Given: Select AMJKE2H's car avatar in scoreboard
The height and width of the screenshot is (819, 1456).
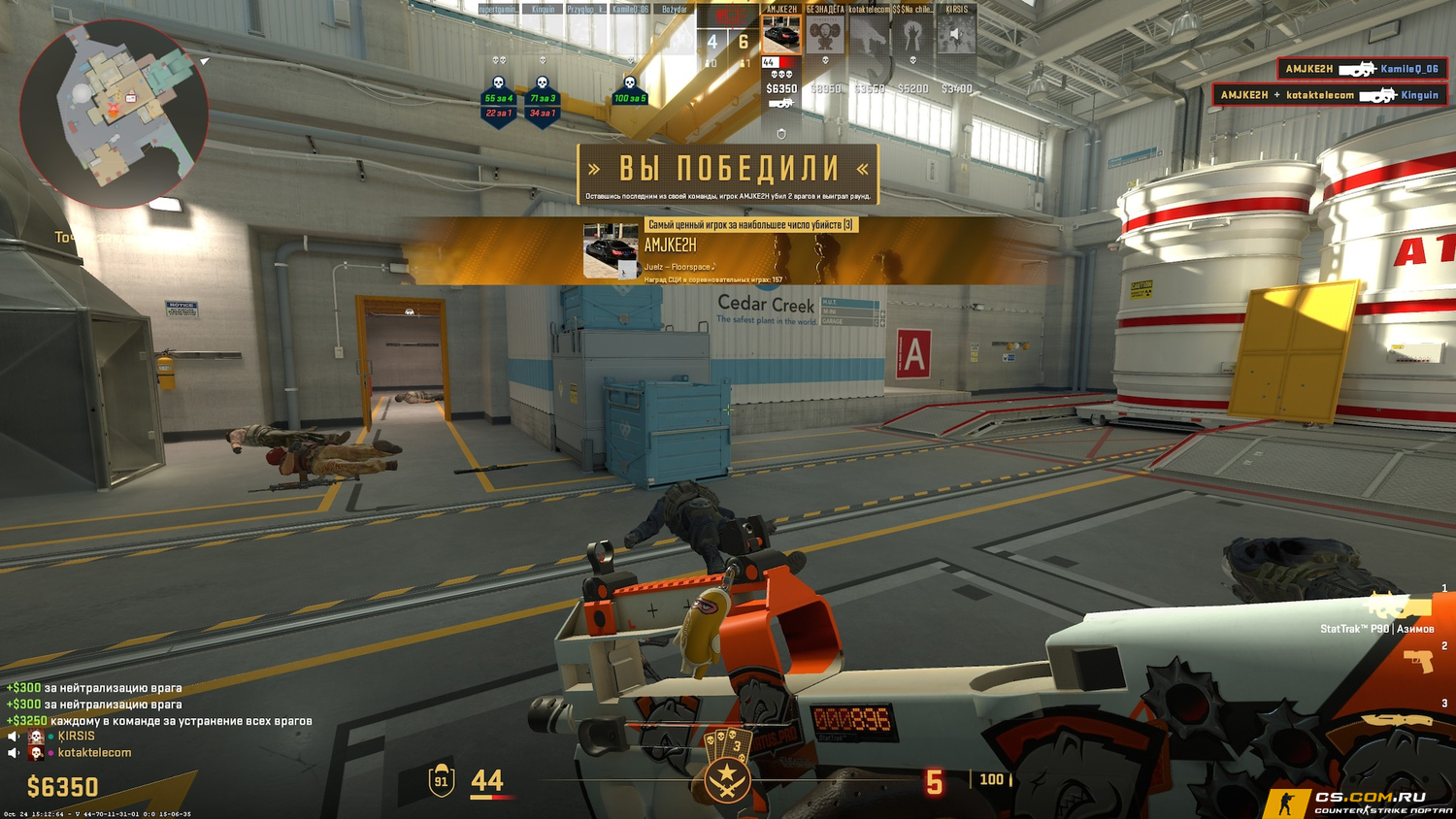Looking at the screenshot, I should click(x=780, y=36).
